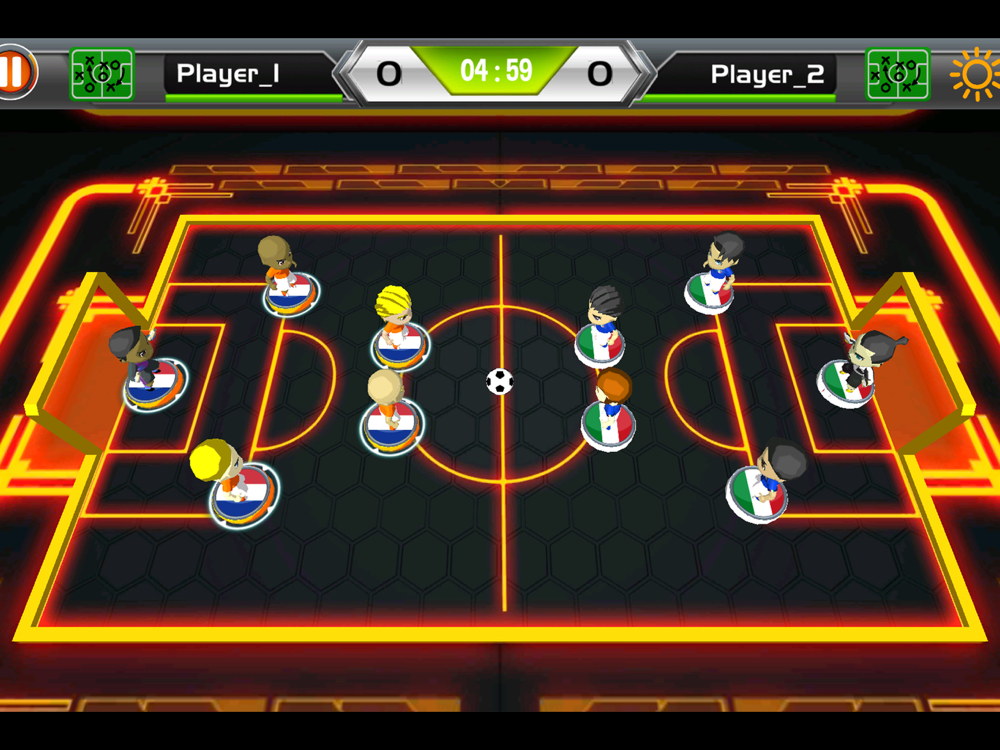Select the Netherlands goalkeeper disc

pos(152,381)
